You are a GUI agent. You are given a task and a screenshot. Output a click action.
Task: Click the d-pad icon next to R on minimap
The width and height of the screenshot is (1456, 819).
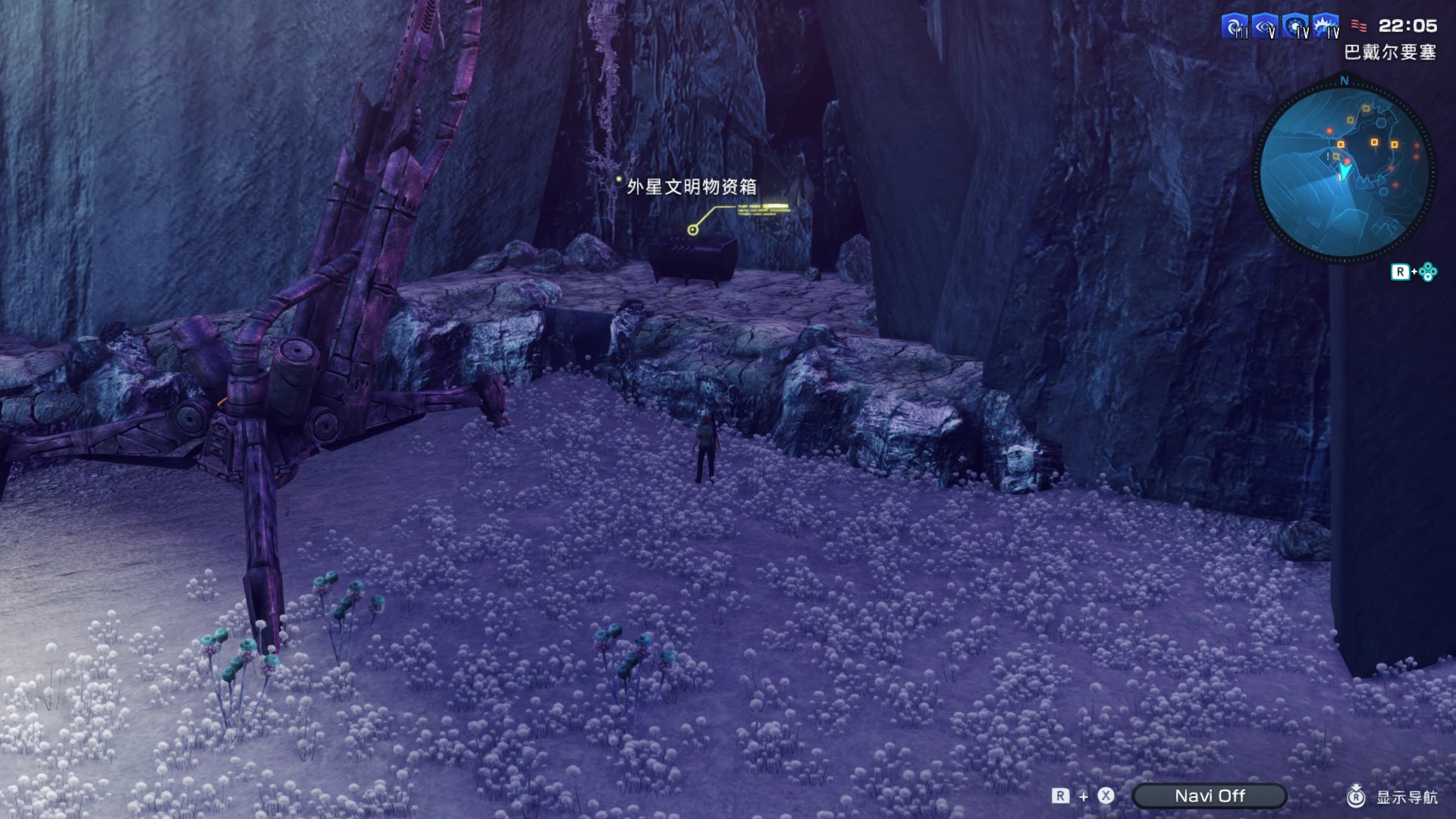click(1428, 273)
